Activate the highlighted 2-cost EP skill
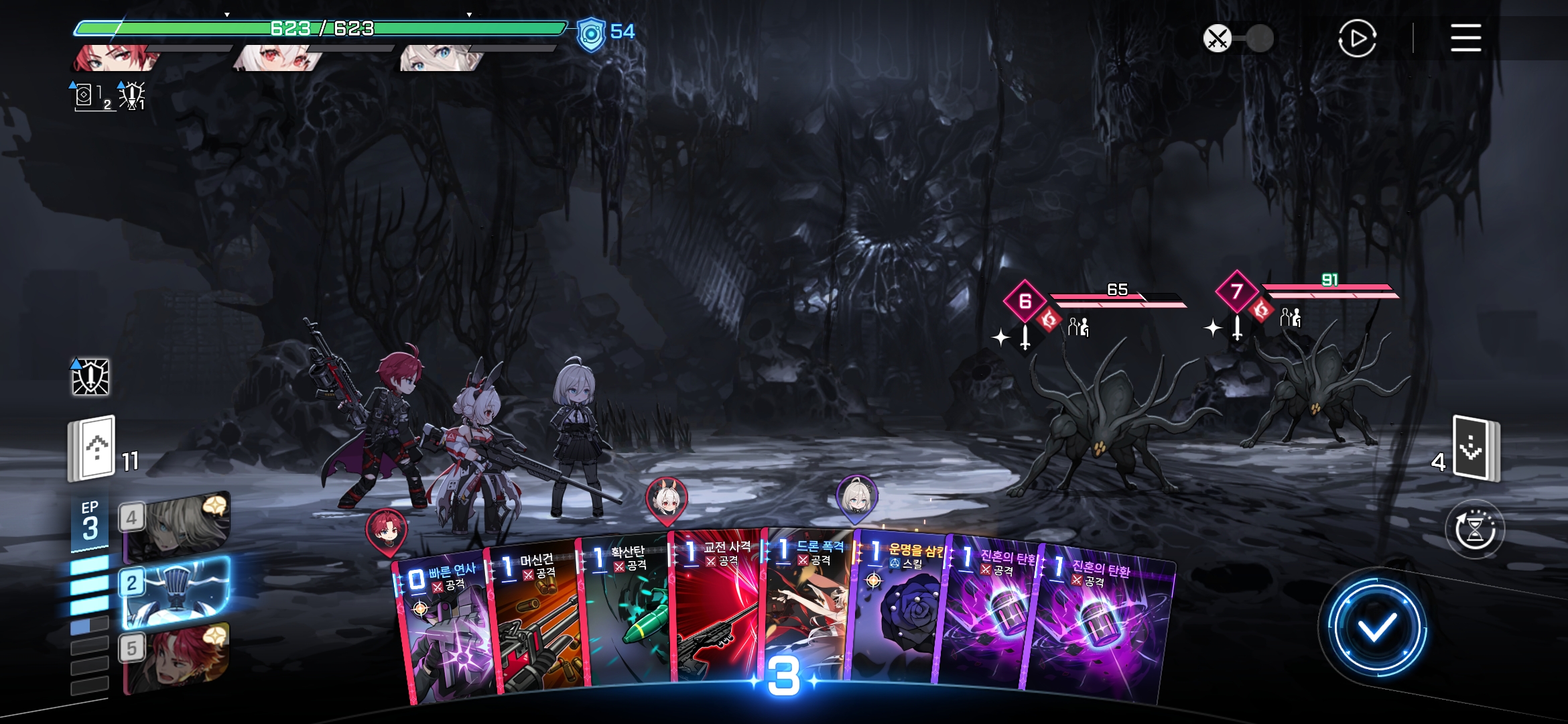This screenshot has width=1568, height=724. 176,591
